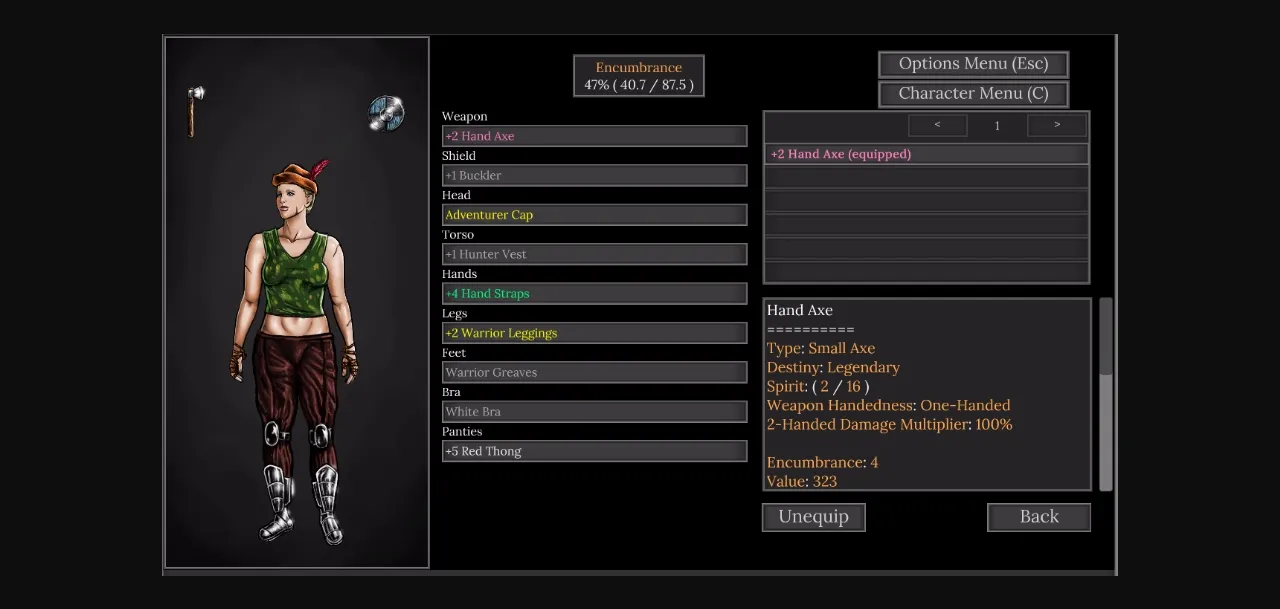1280x609 pixels.
Task: Go to previous inventory page
Action: [x=937, y=125]
